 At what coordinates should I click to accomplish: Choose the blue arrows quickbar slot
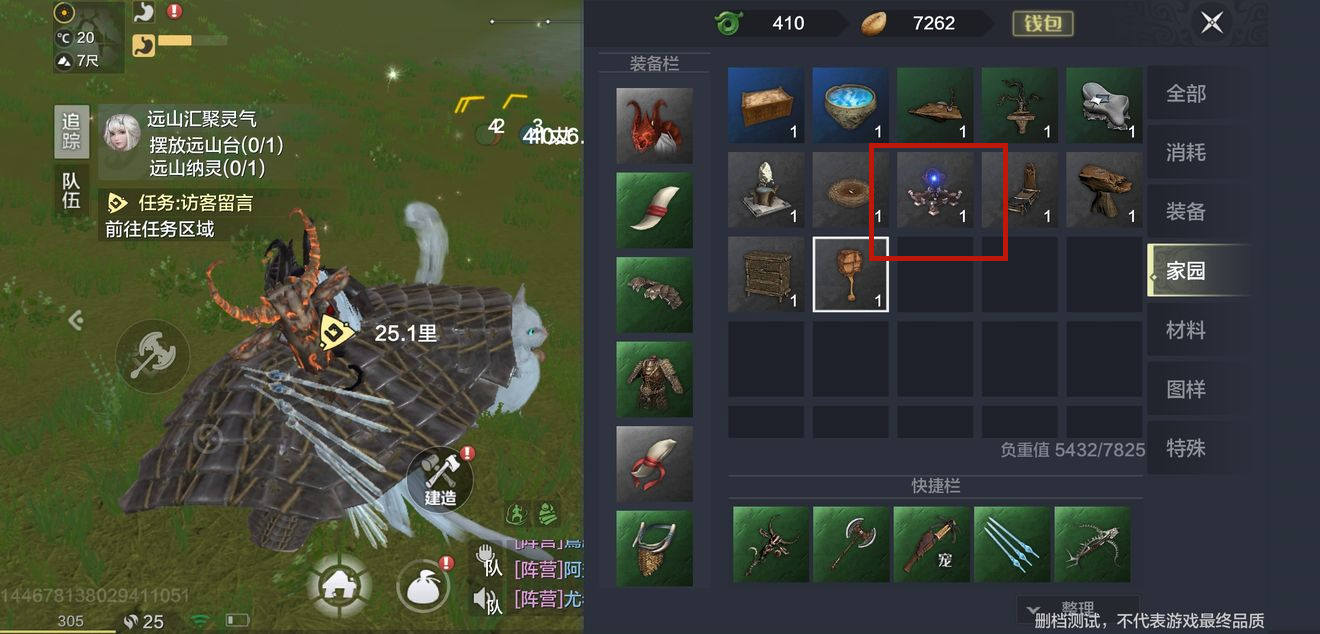pyautogui.click(x=1012, y=544)
